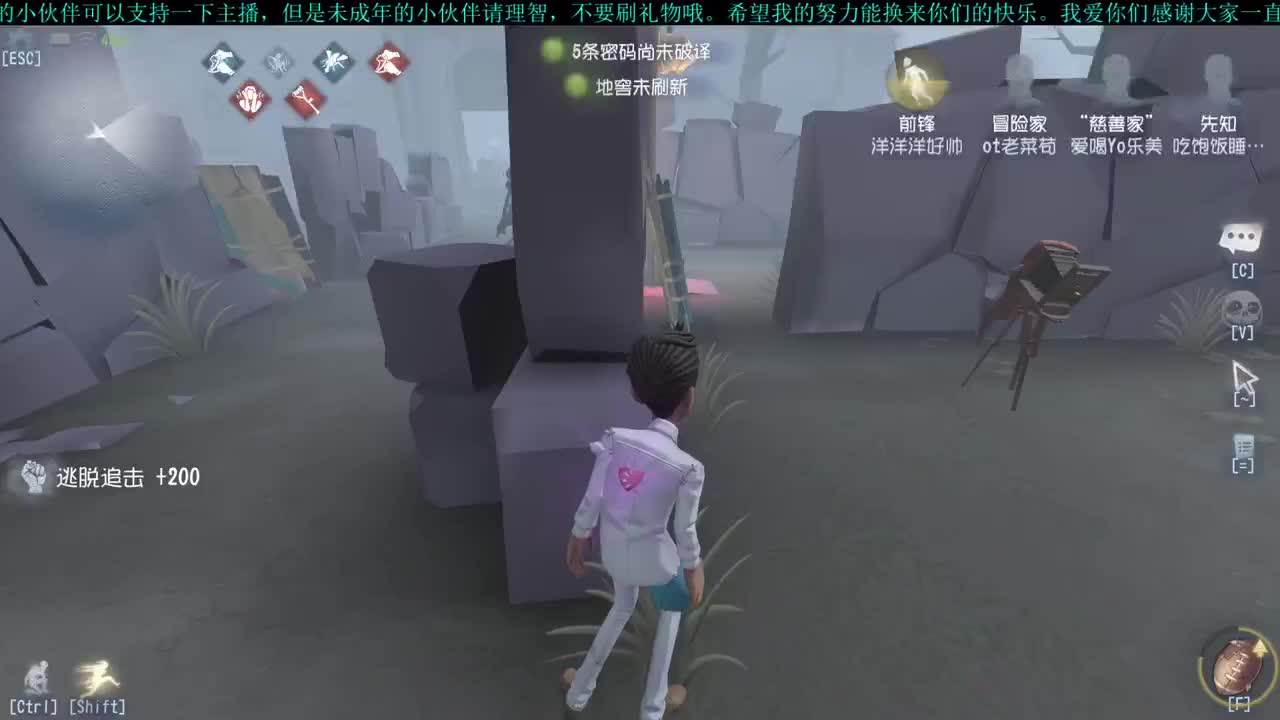This screenshot has width=1280, height=720.
Task: Click the red crutch persona talent icon
Action: tap(306, 101)
